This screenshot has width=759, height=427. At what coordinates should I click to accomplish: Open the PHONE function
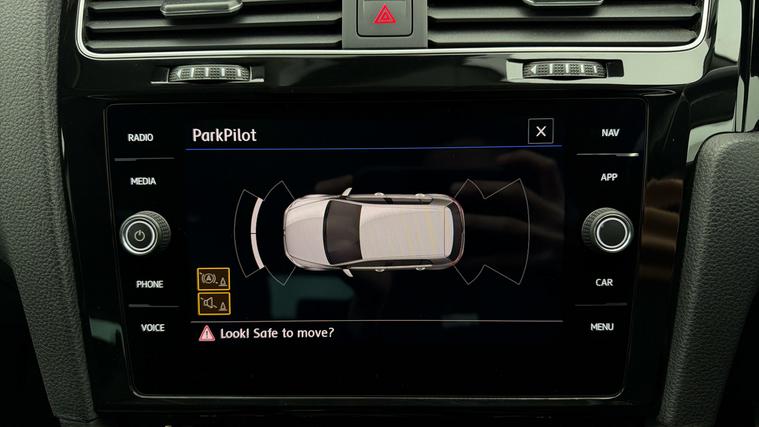(x=149, y=284)
